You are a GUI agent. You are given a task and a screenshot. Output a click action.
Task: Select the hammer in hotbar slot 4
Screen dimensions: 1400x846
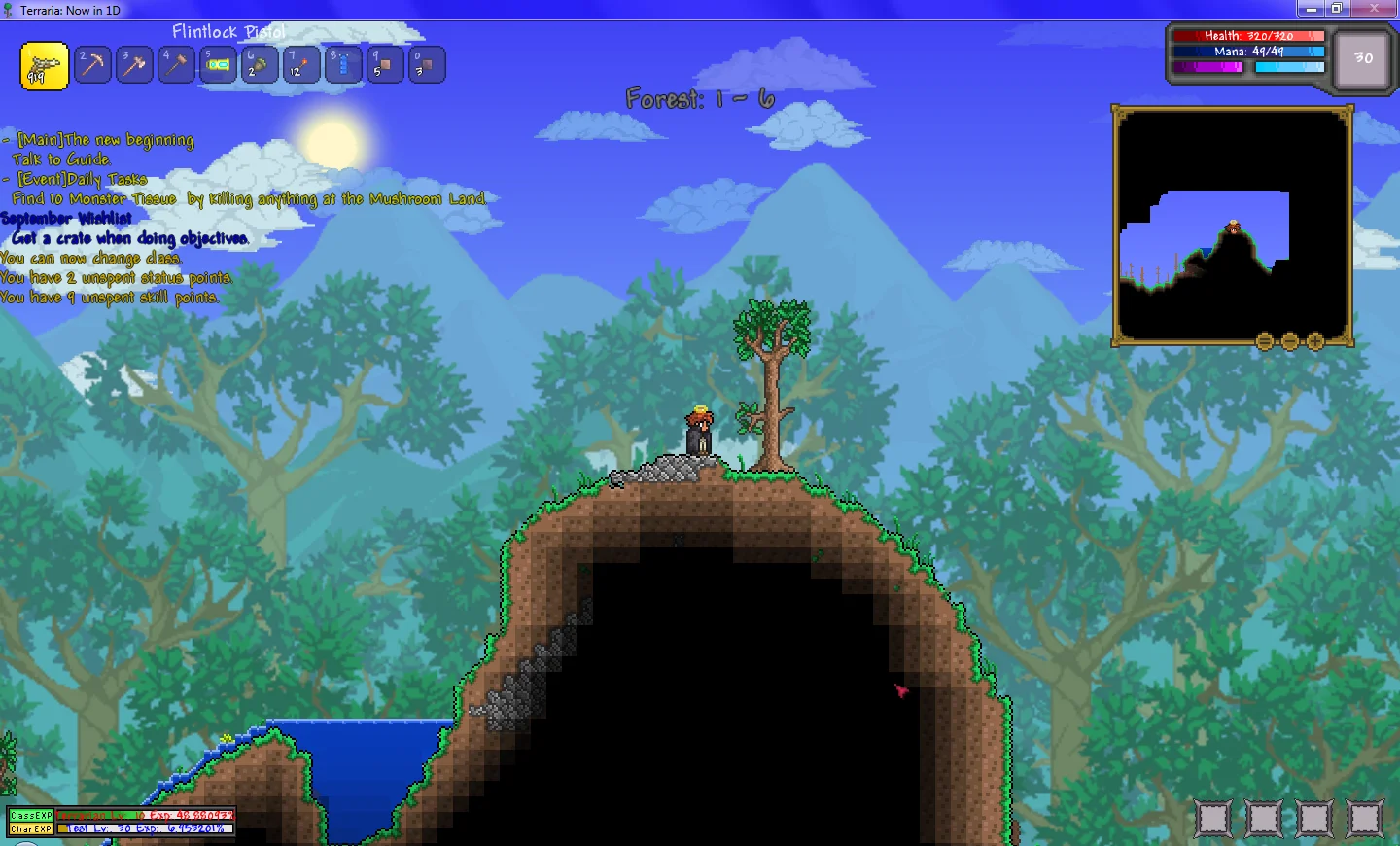pos(176,64)
